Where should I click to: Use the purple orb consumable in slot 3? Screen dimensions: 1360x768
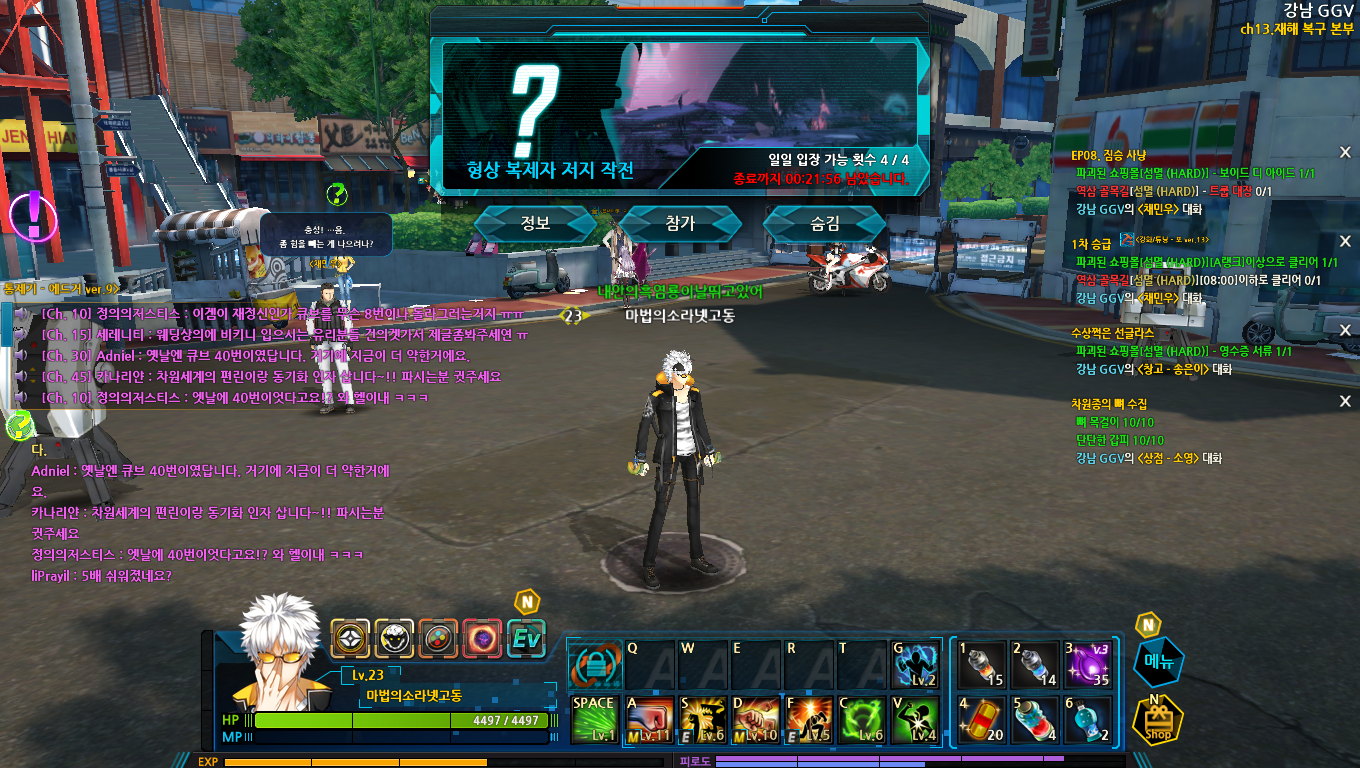click(1087, 664)
